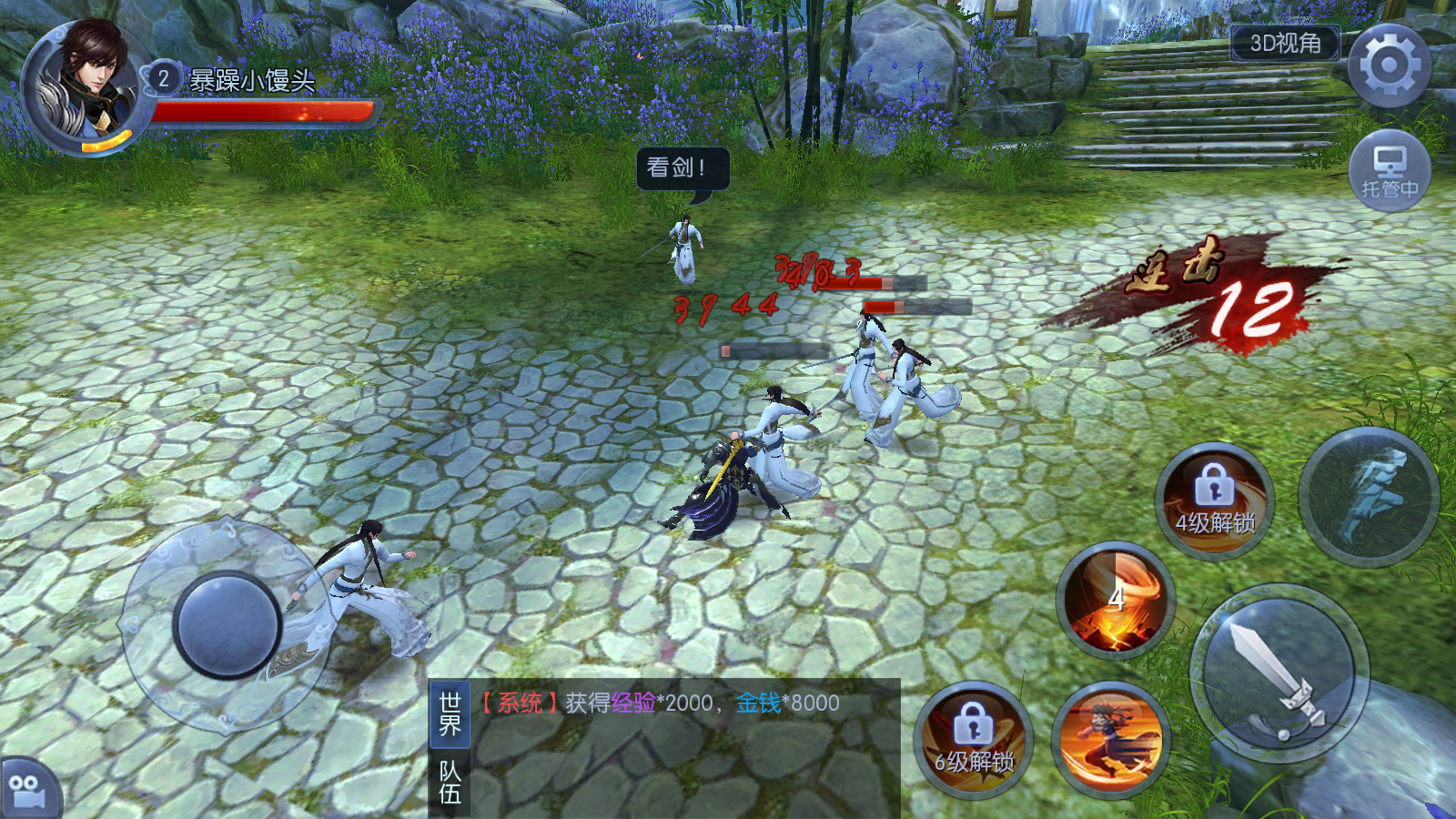Use the flying kick dash skill
Viewport: 1456px width, 819px height.
(1110, 739)
